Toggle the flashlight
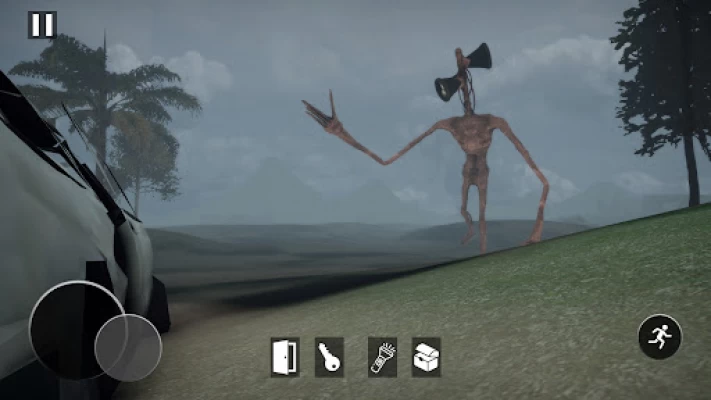The width and height of the screenshot is (711, 400). pyautogui.click(x=383, y=357)
